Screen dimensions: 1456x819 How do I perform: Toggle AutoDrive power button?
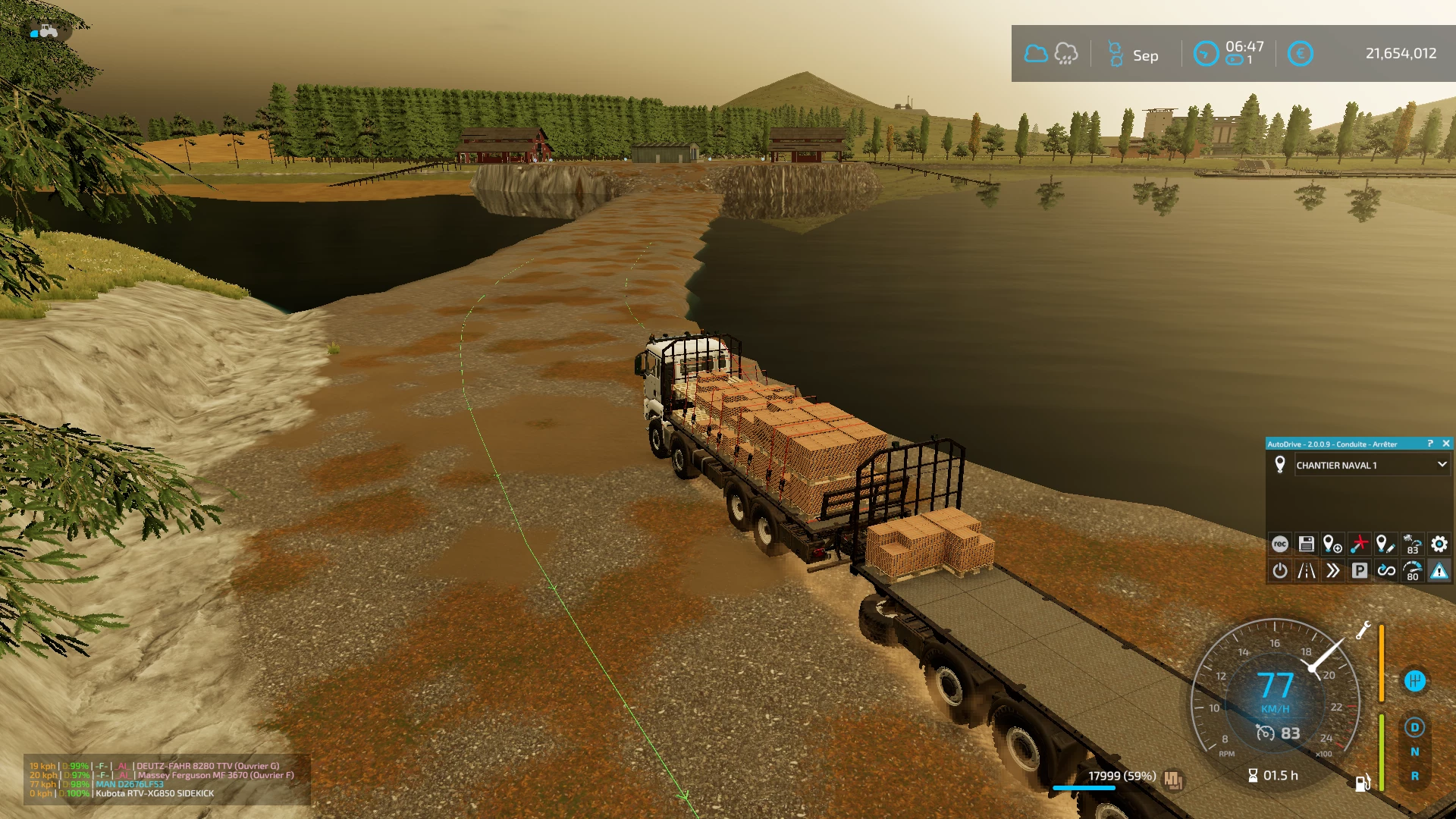[1280, 570]
